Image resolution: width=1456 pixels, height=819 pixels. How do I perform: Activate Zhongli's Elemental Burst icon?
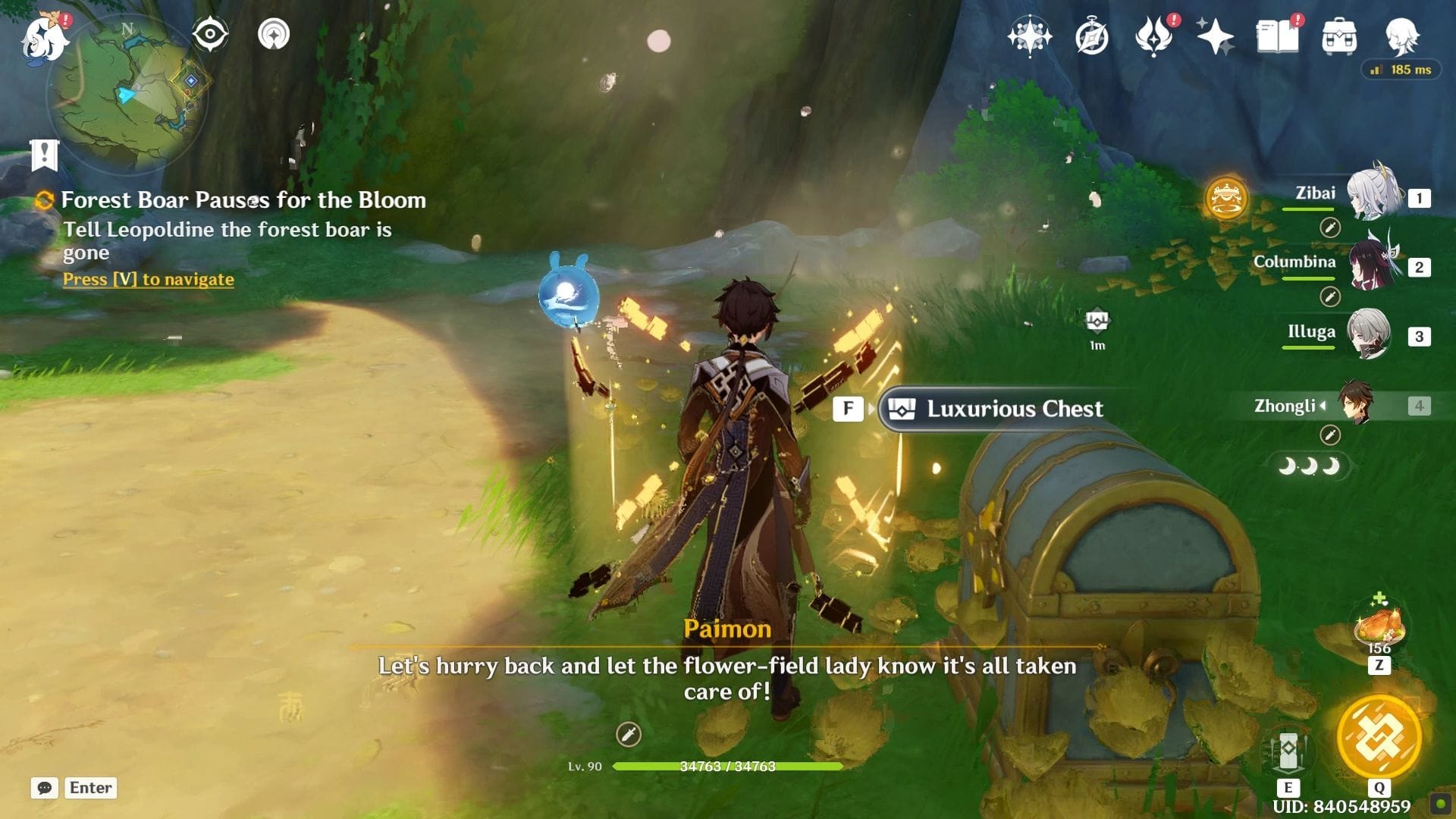point(1379,736)
